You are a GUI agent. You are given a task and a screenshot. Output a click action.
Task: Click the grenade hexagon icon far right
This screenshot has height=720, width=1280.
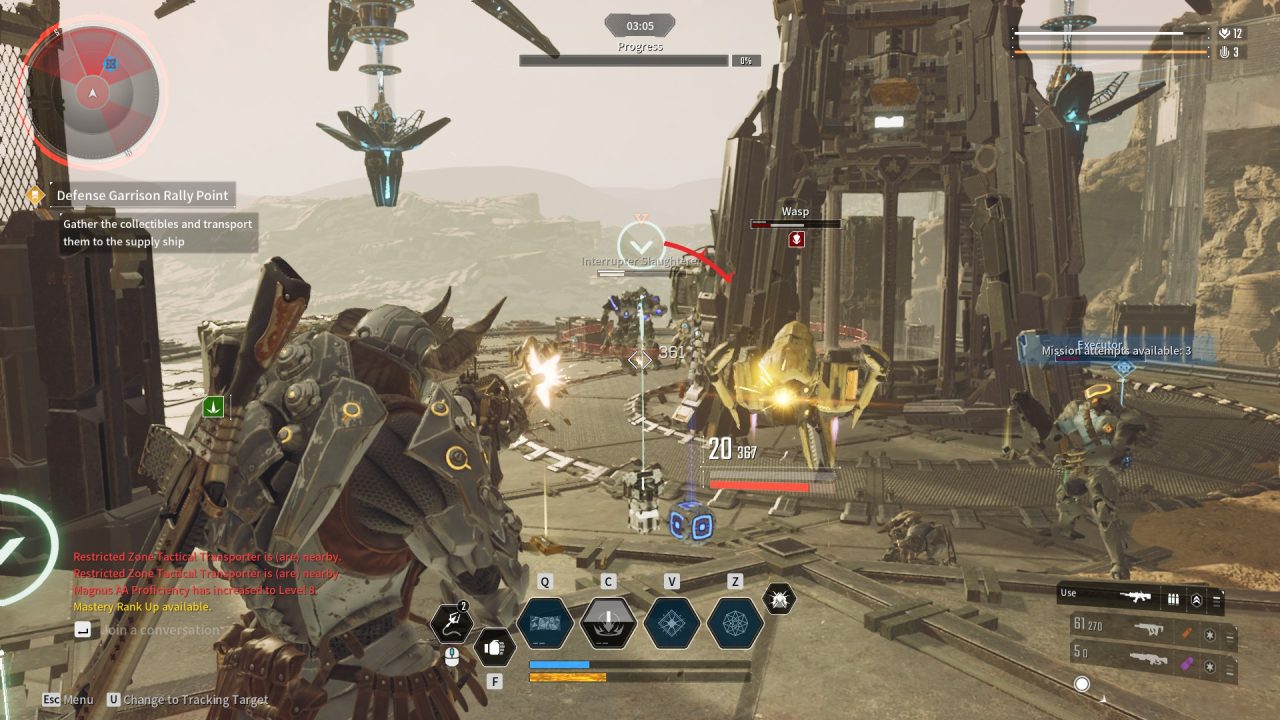point(777,599)
